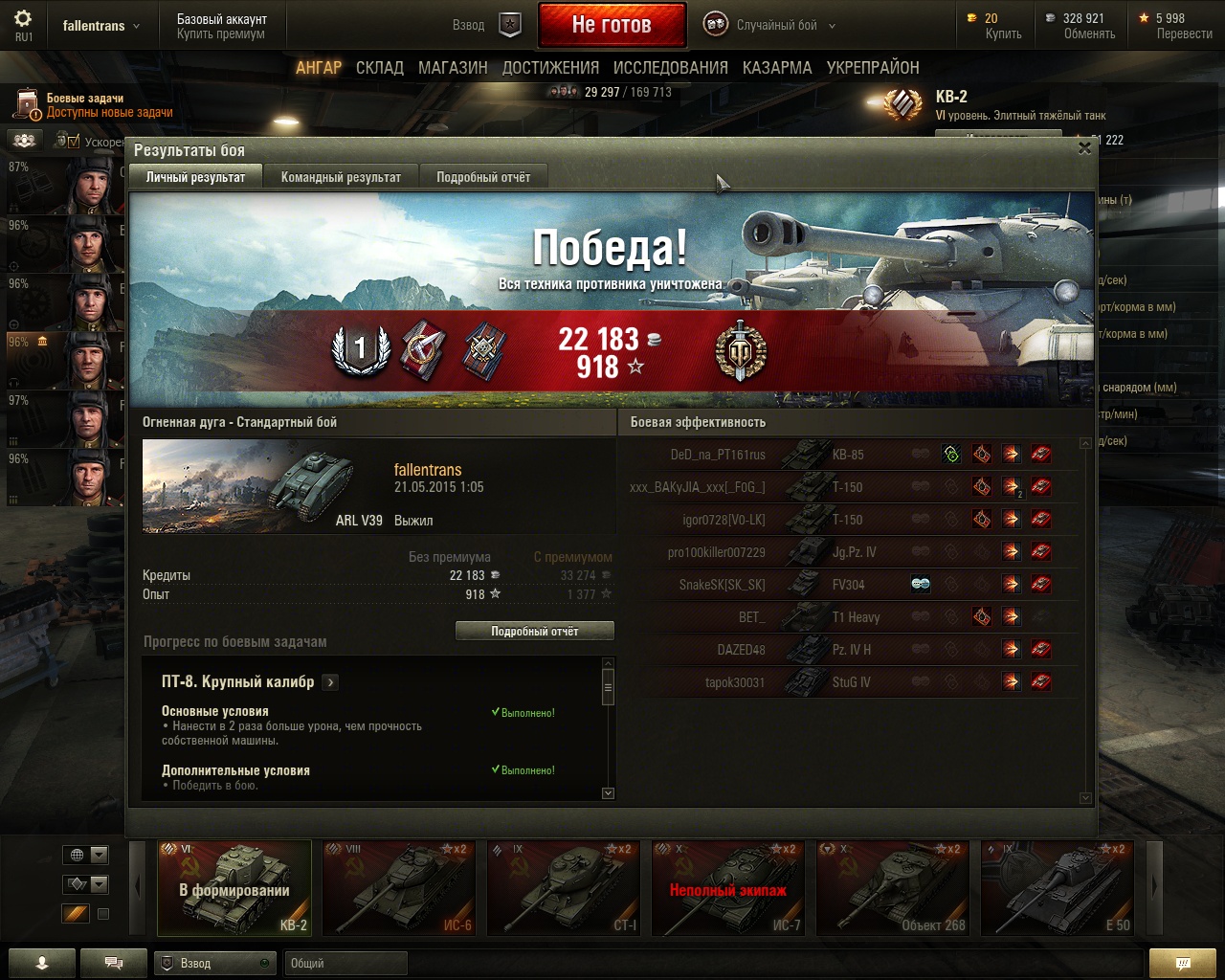Buy gold with the Купить link

(x=1003, y=33)
